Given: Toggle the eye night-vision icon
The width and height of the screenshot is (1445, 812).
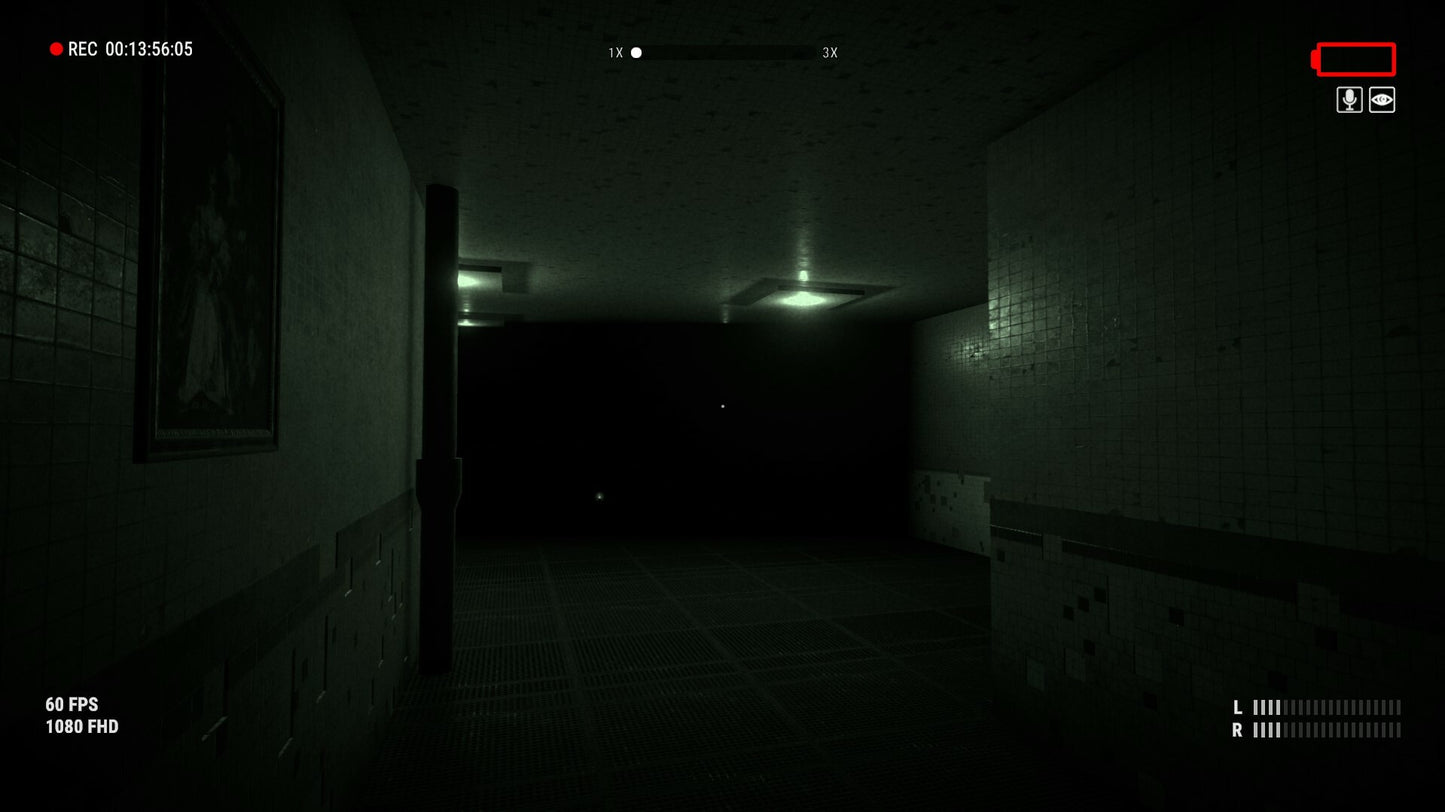Looking at the screenshot, I should click(x=1382, y=100).
